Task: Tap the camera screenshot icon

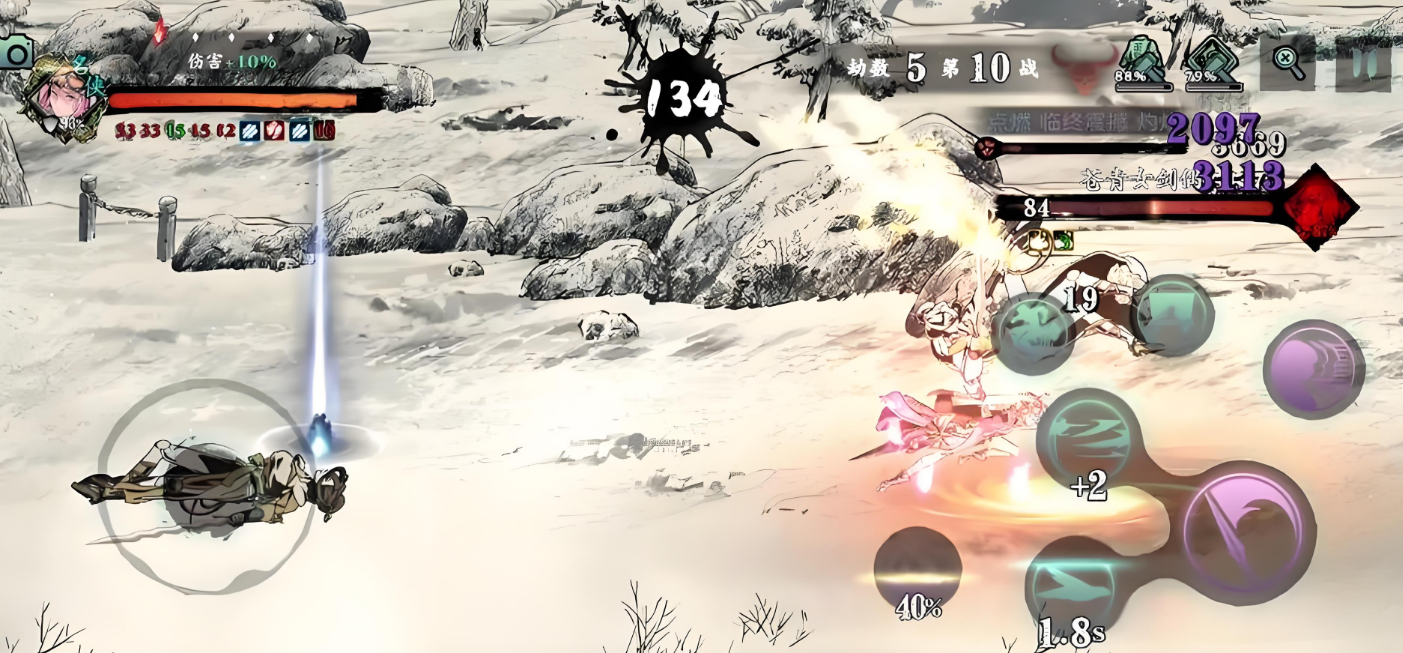Action: click(15, 51)
